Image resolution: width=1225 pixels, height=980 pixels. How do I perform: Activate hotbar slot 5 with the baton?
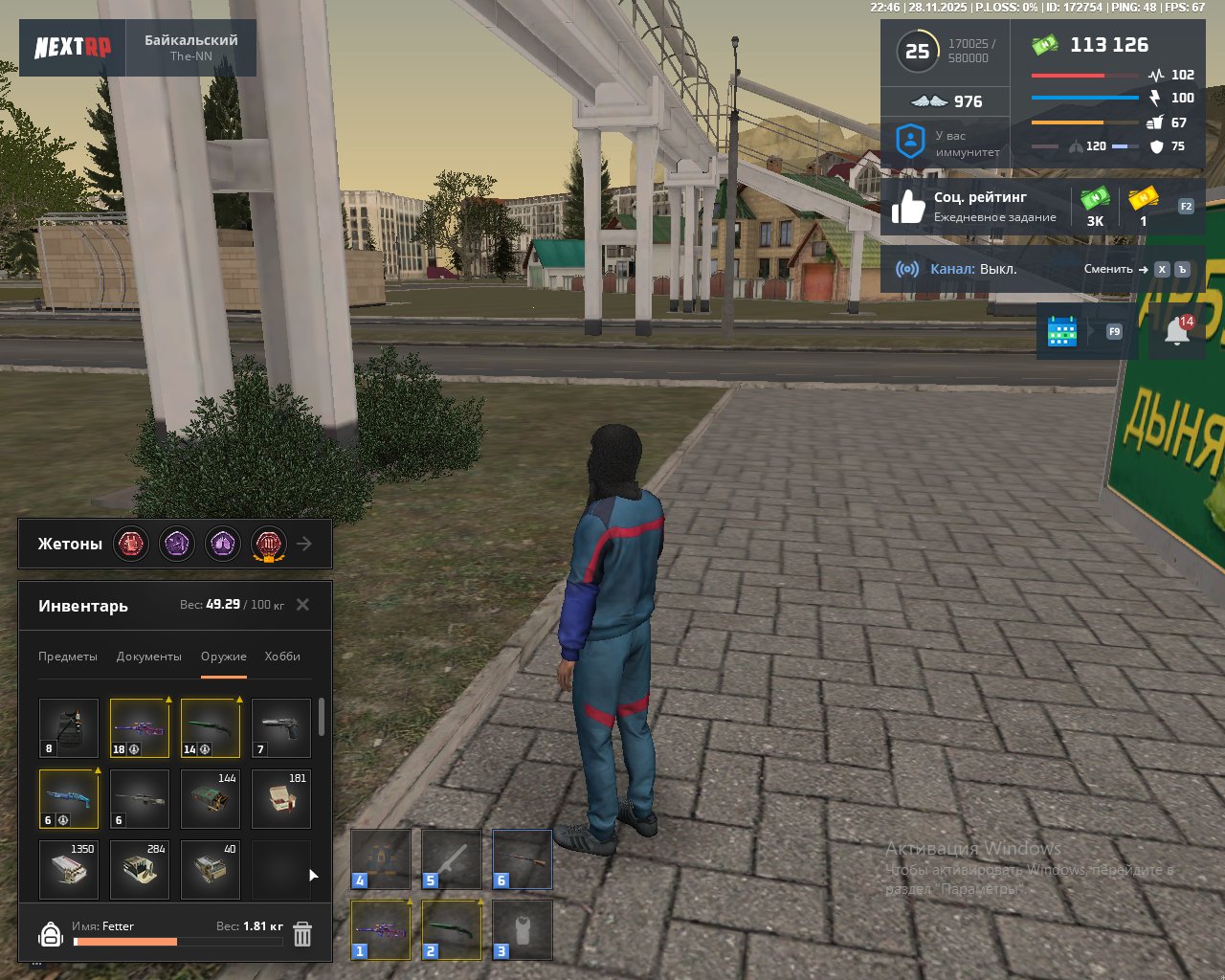coord(452,859)
